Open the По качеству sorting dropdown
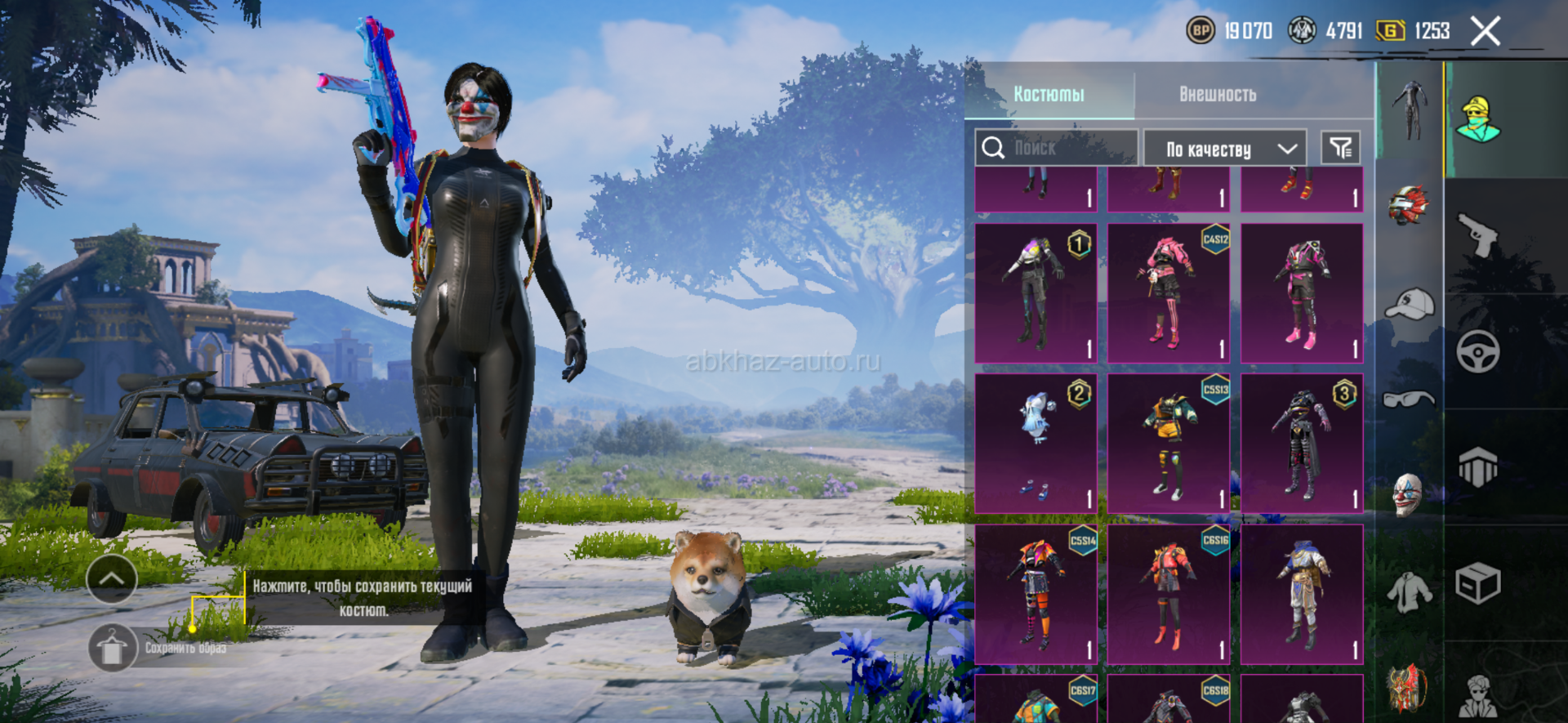 pyautogui.click(x=1225, y=149)
